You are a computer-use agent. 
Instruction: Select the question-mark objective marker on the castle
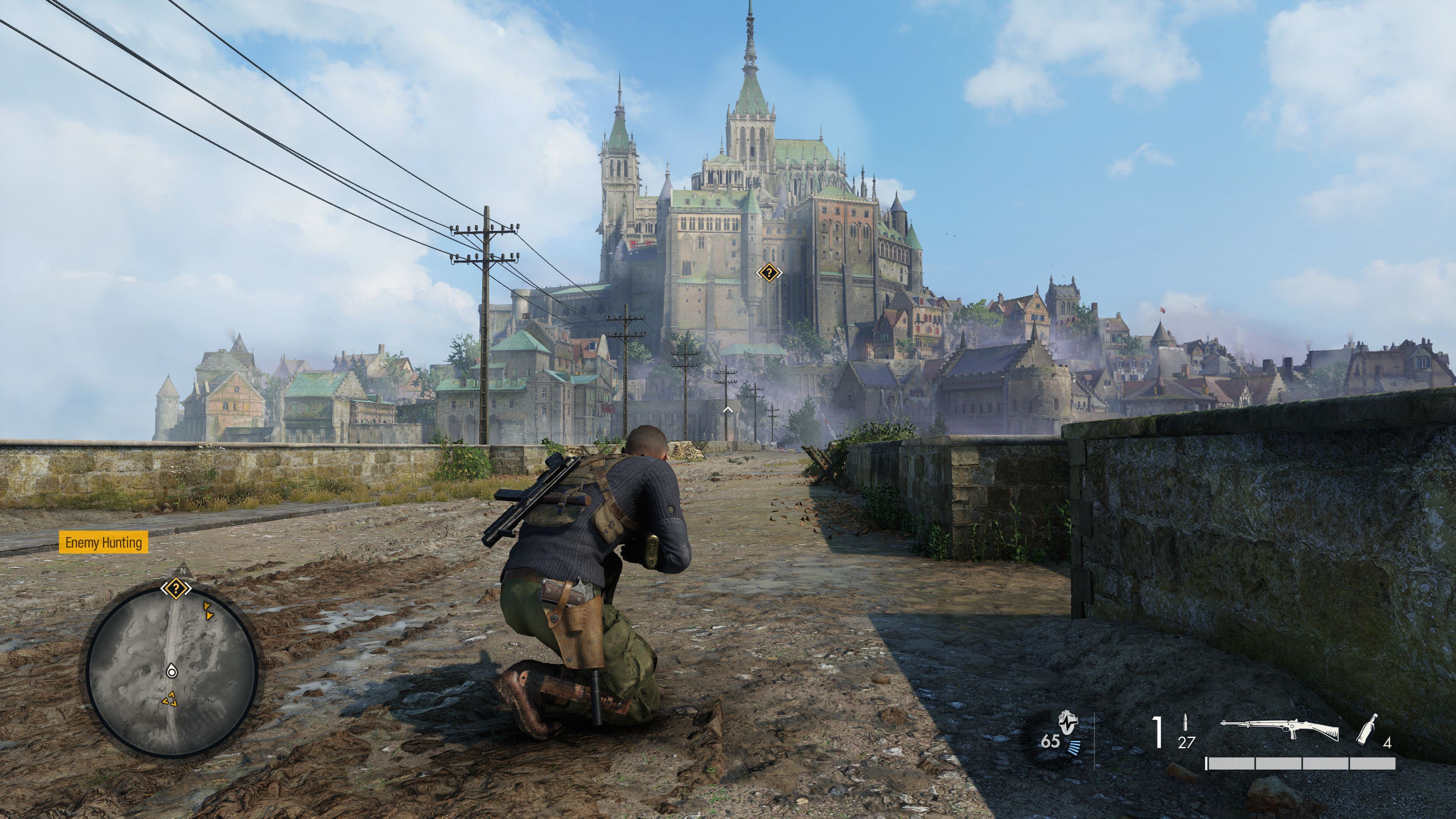pos(769,273)
